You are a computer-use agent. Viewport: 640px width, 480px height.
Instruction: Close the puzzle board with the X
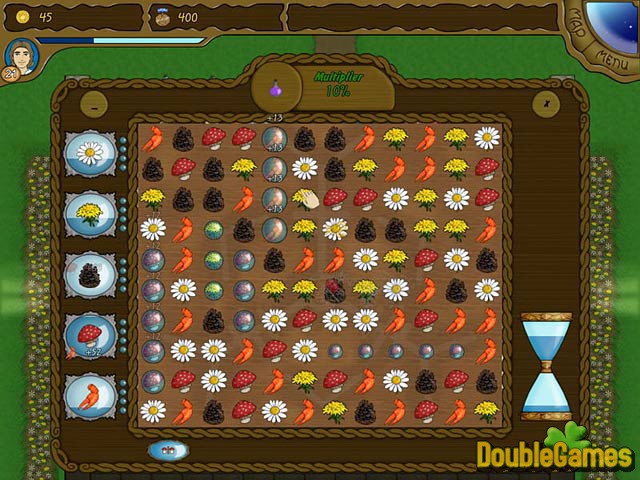click(x=545, y=101)
